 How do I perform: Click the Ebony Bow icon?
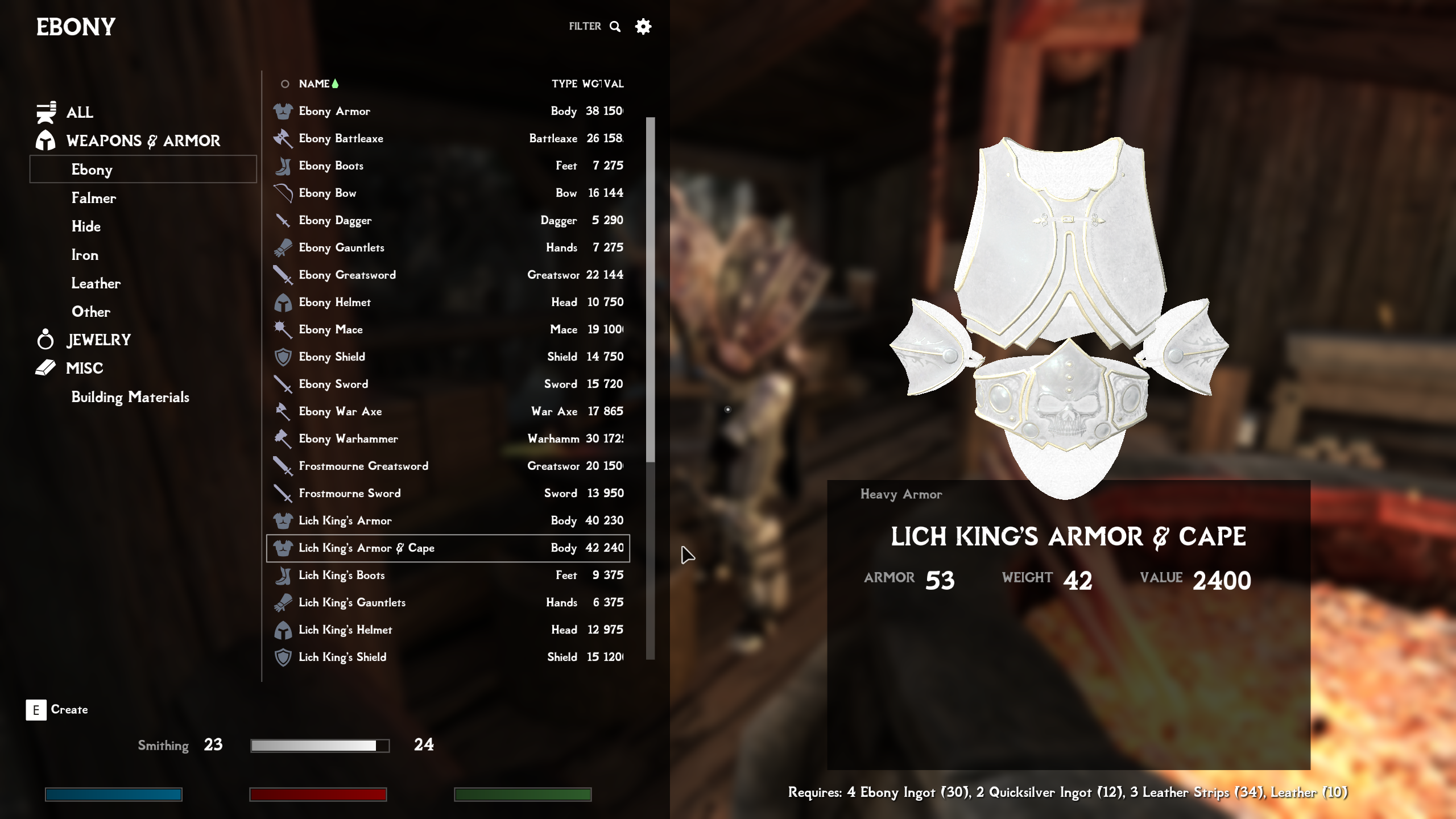click(283, 193)
